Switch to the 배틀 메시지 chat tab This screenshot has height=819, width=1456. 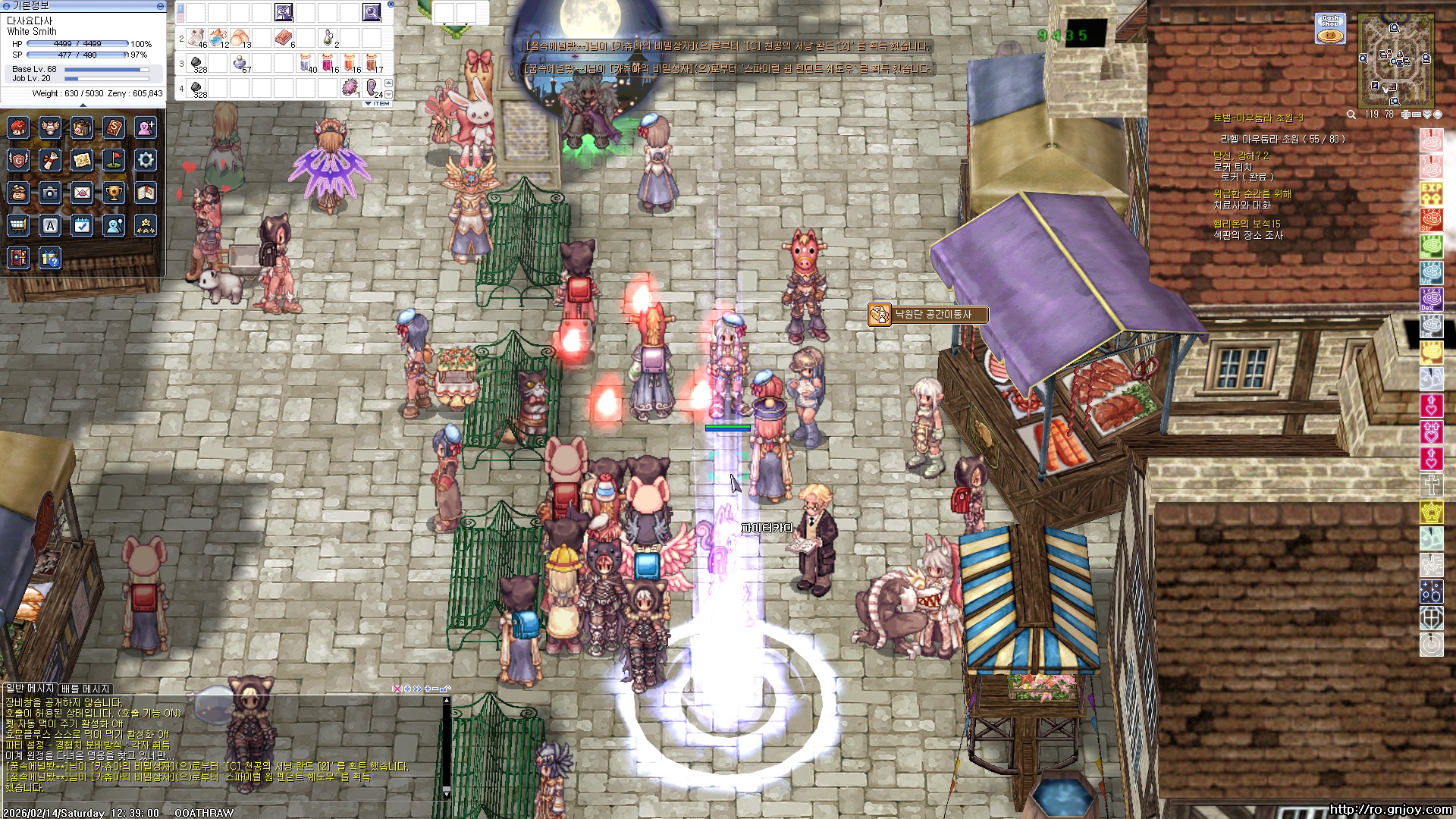[86, 689]
